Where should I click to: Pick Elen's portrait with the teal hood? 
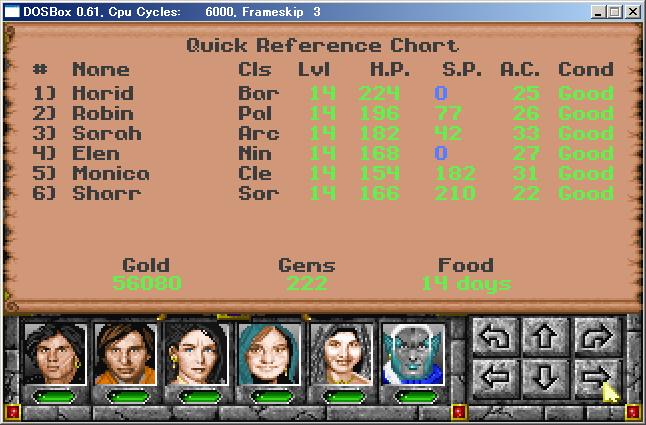[268, 354]
